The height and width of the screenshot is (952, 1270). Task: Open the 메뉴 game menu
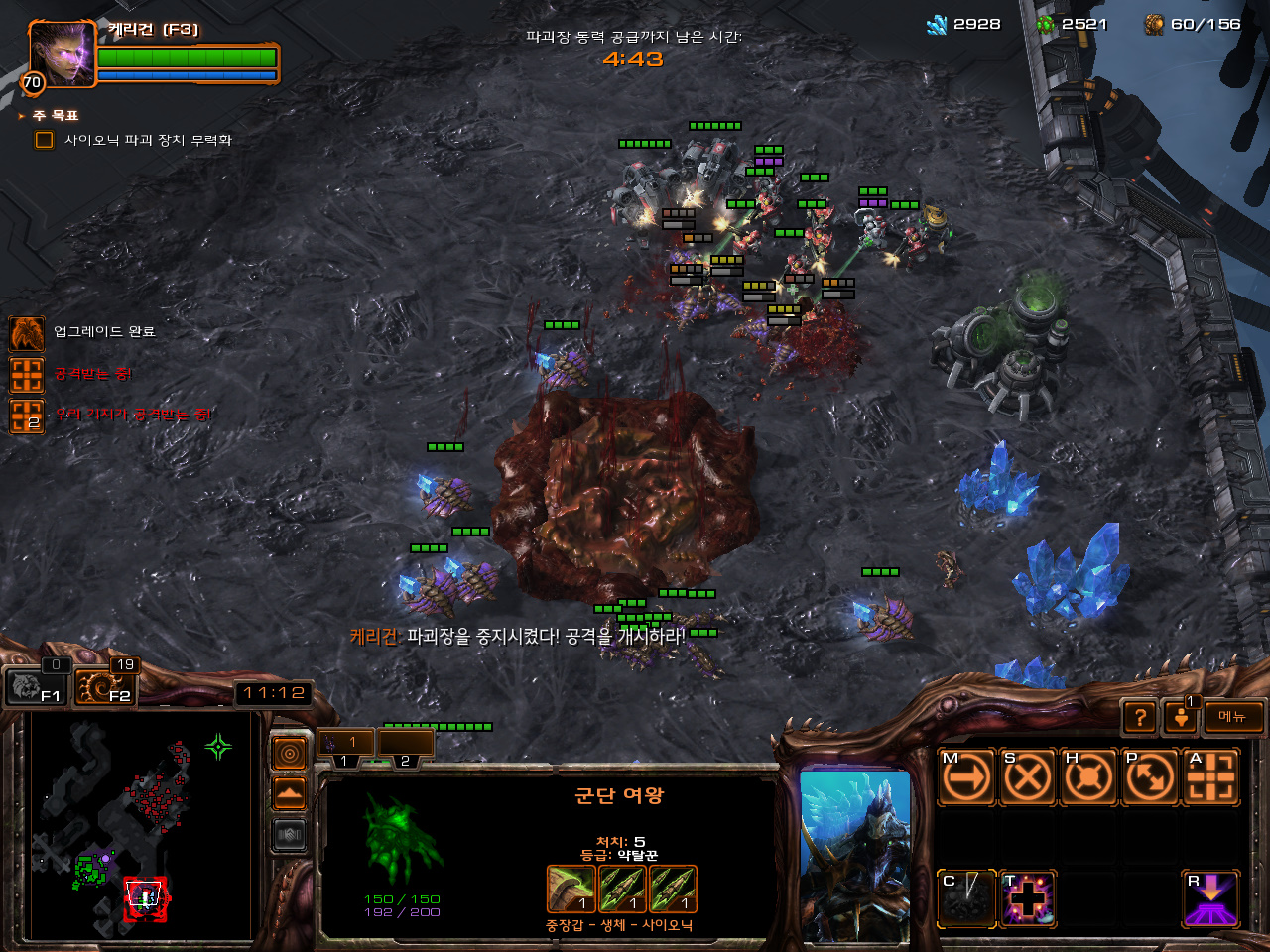[1233, 716]
